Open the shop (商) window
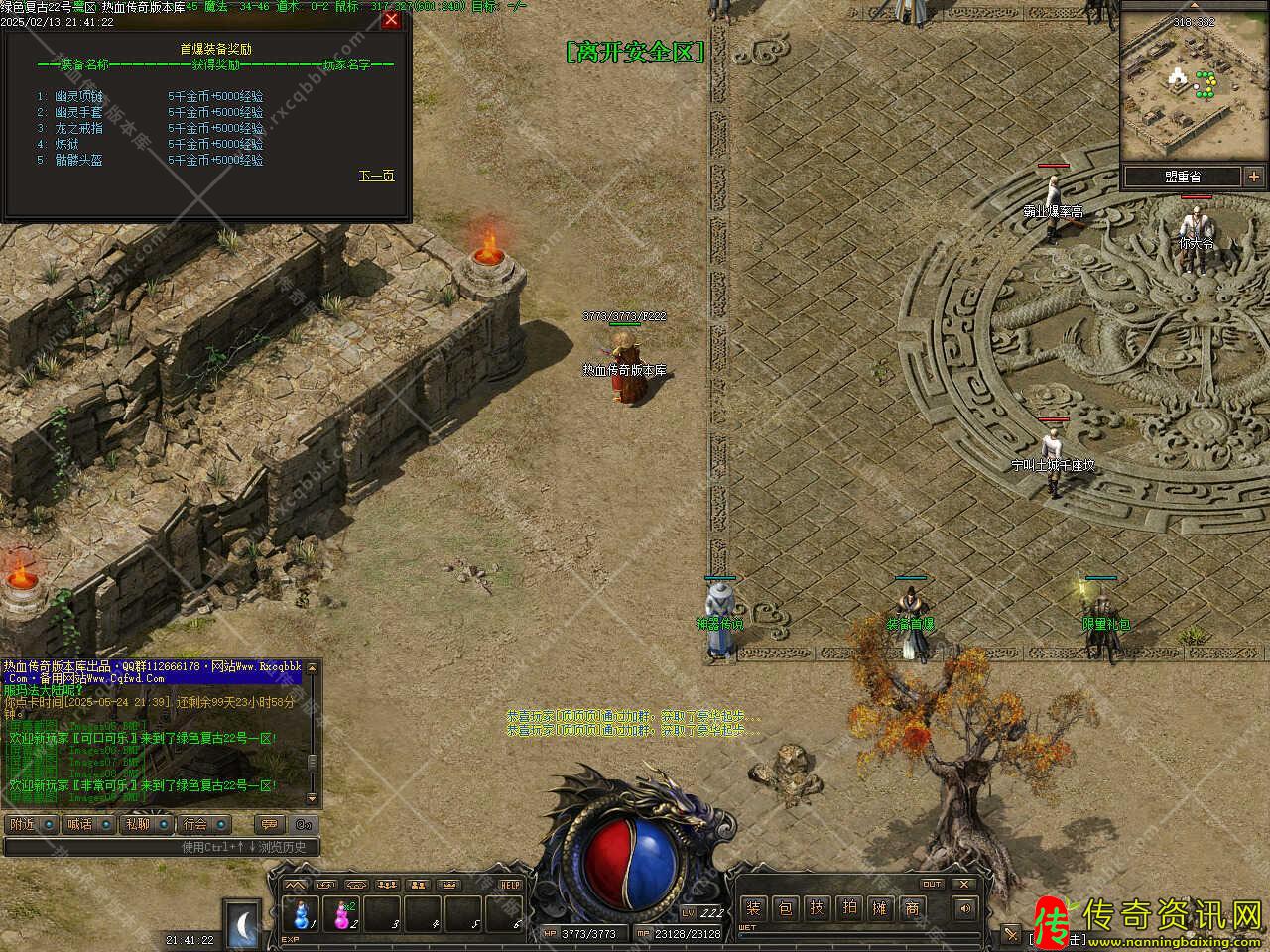1270x952 pixels. [x=911, y=907]
